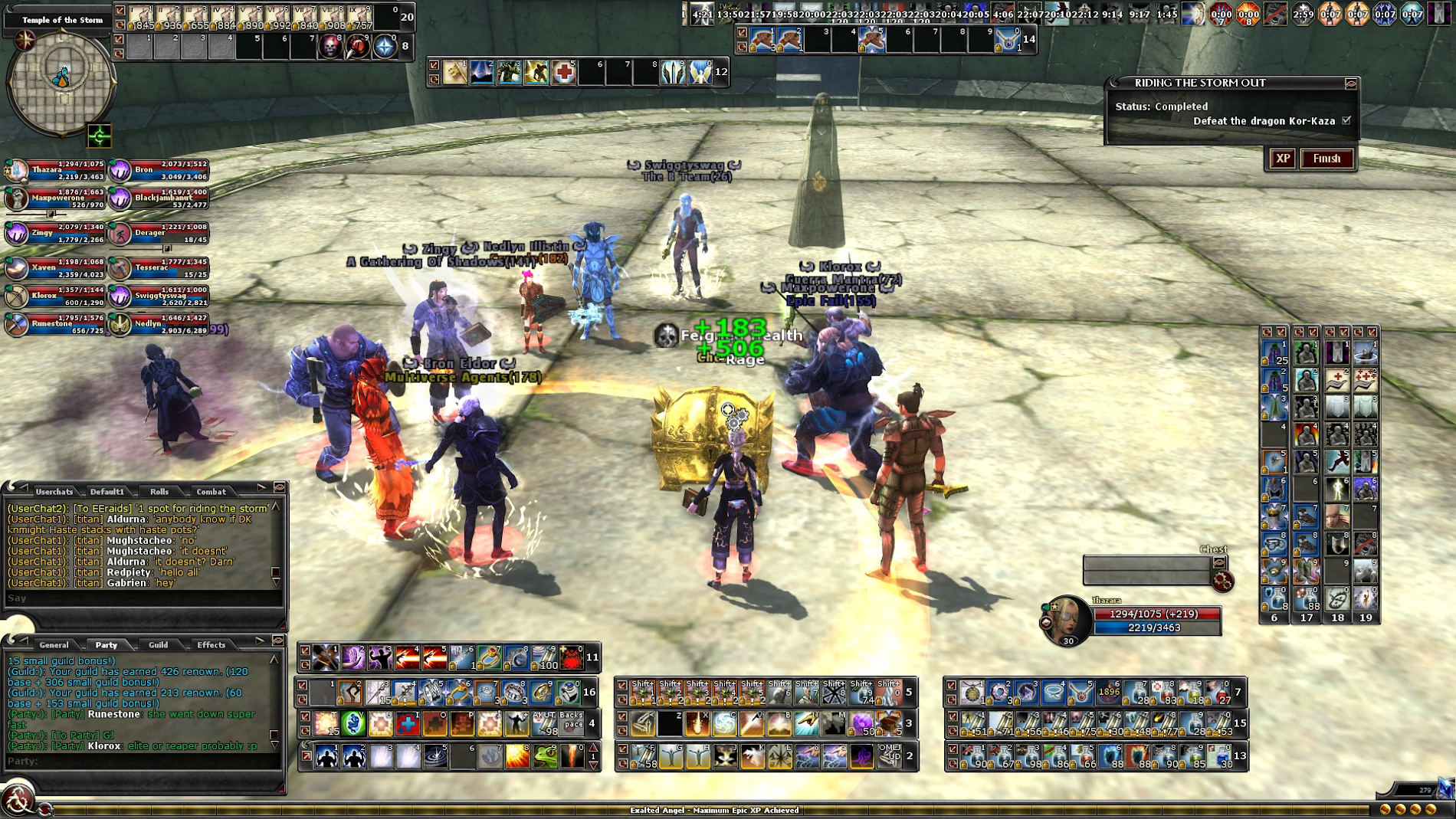The width and height of the screenshot is (1456, 819).
Task: Switch to the Guild chat tab
Action: point(159,644)
